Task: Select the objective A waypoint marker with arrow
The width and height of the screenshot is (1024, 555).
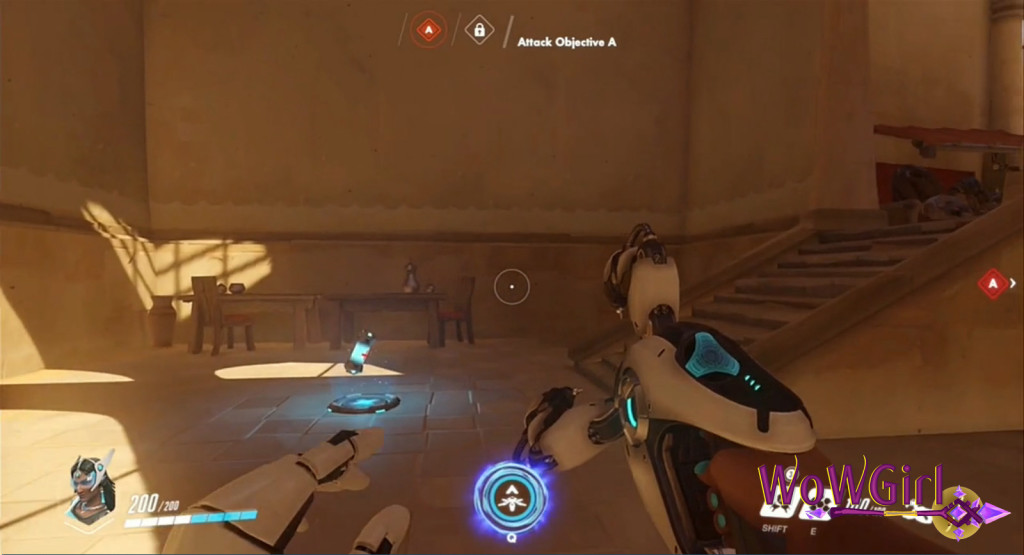Action: pyautogui.click(x=994, y=284)
